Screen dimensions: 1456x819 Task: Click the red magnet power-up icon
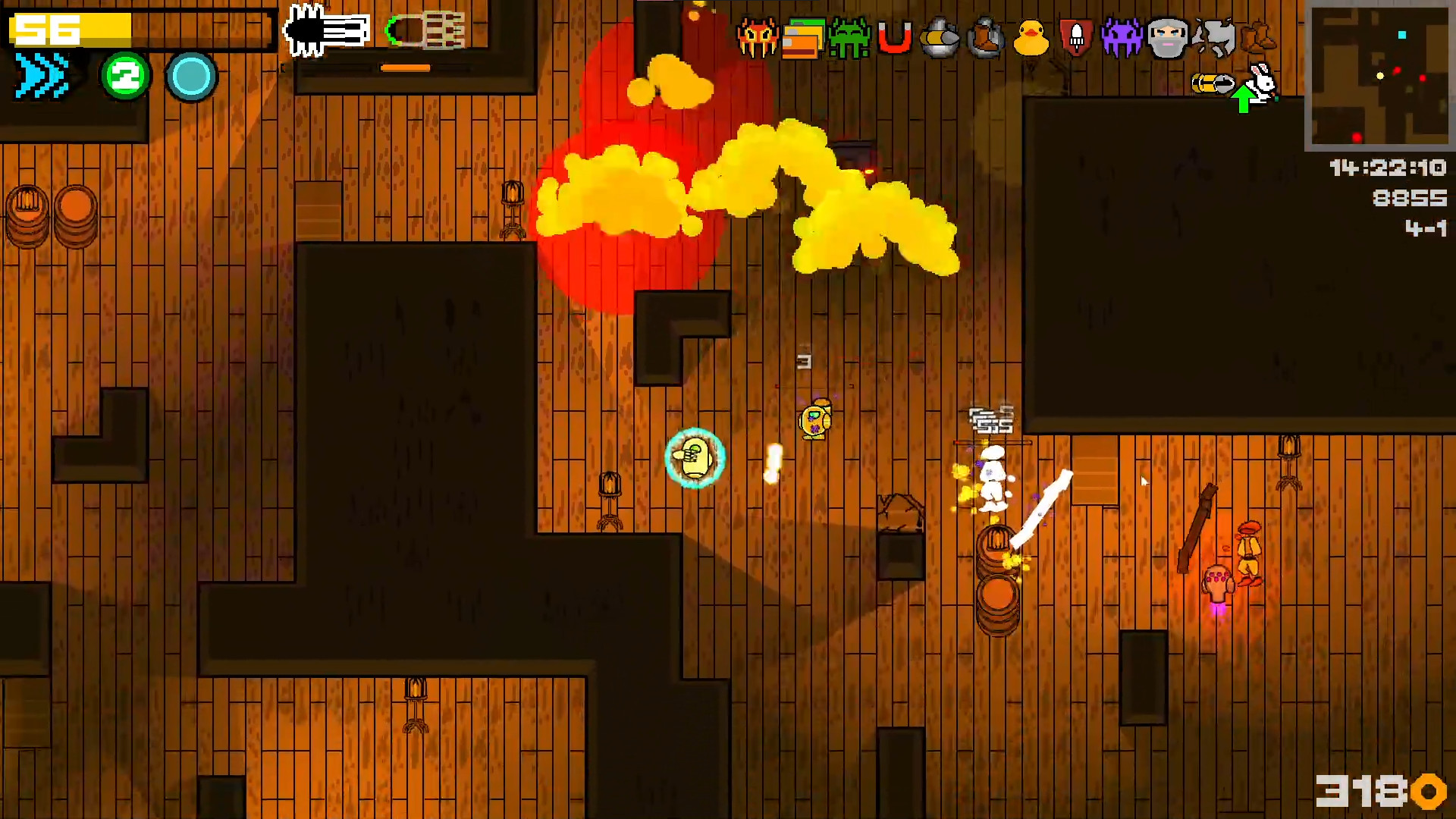[x=893, y=38]
